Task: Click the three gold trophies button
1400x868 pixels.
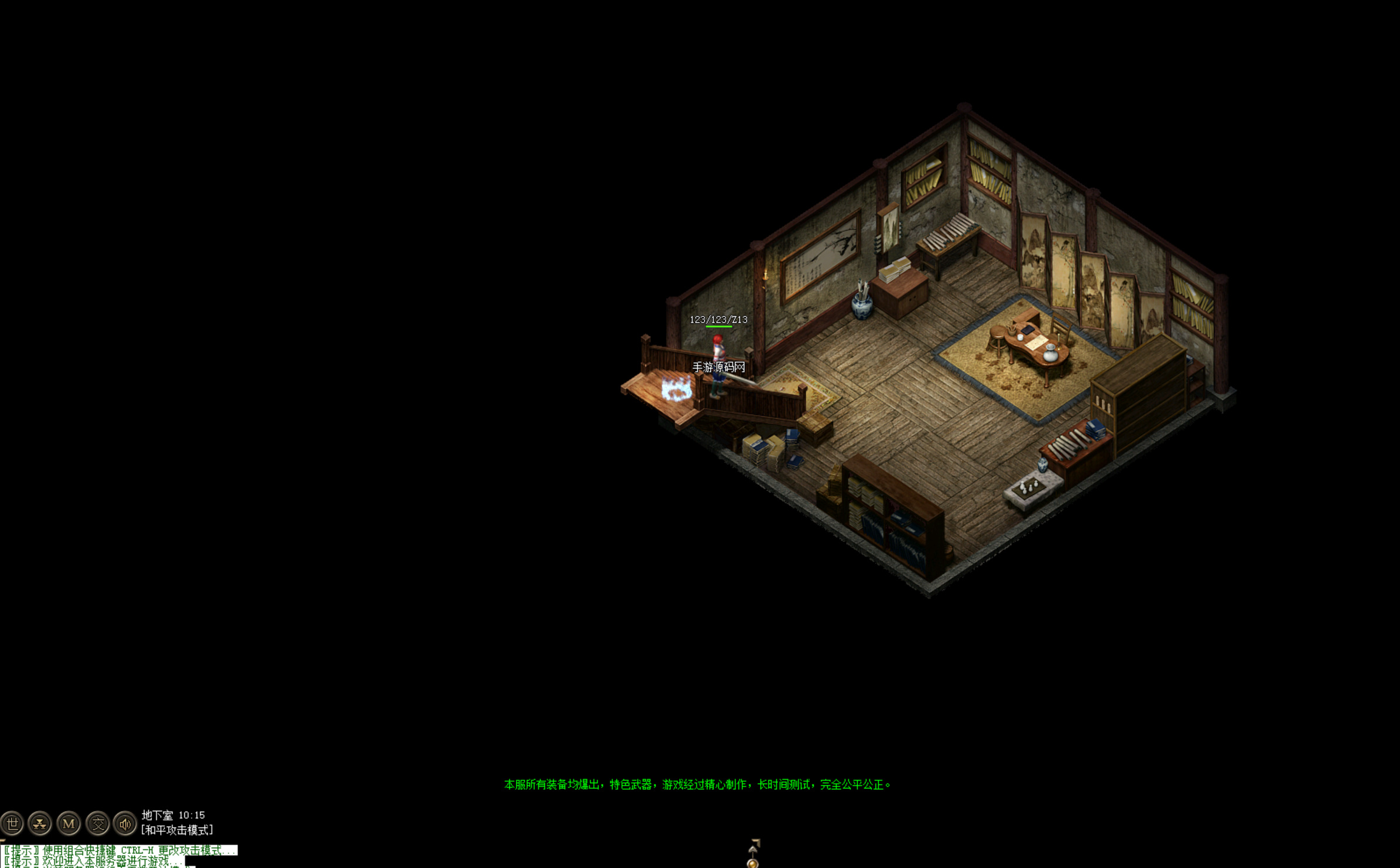Action: coord(40,823)
